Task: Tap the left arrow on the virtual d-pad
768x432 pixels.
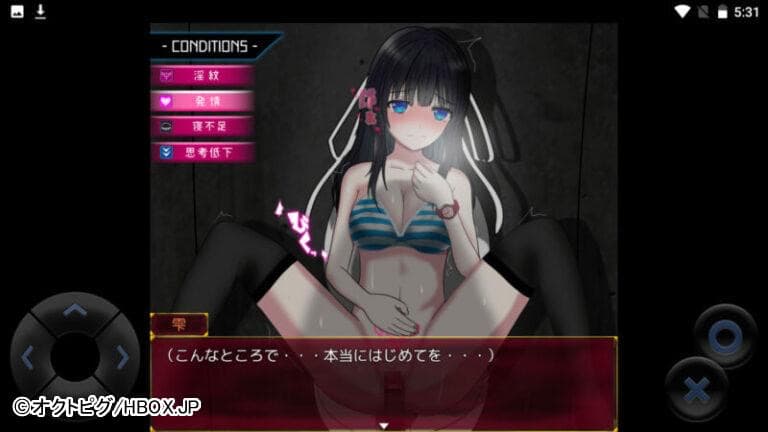Action: click(x=29, y=355)
